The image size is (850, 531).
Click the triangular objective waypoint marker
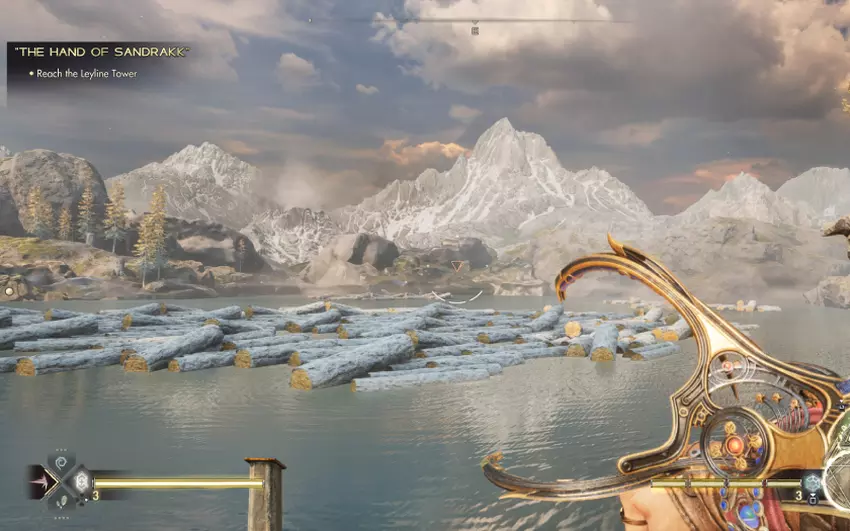(x=459, y=267)
